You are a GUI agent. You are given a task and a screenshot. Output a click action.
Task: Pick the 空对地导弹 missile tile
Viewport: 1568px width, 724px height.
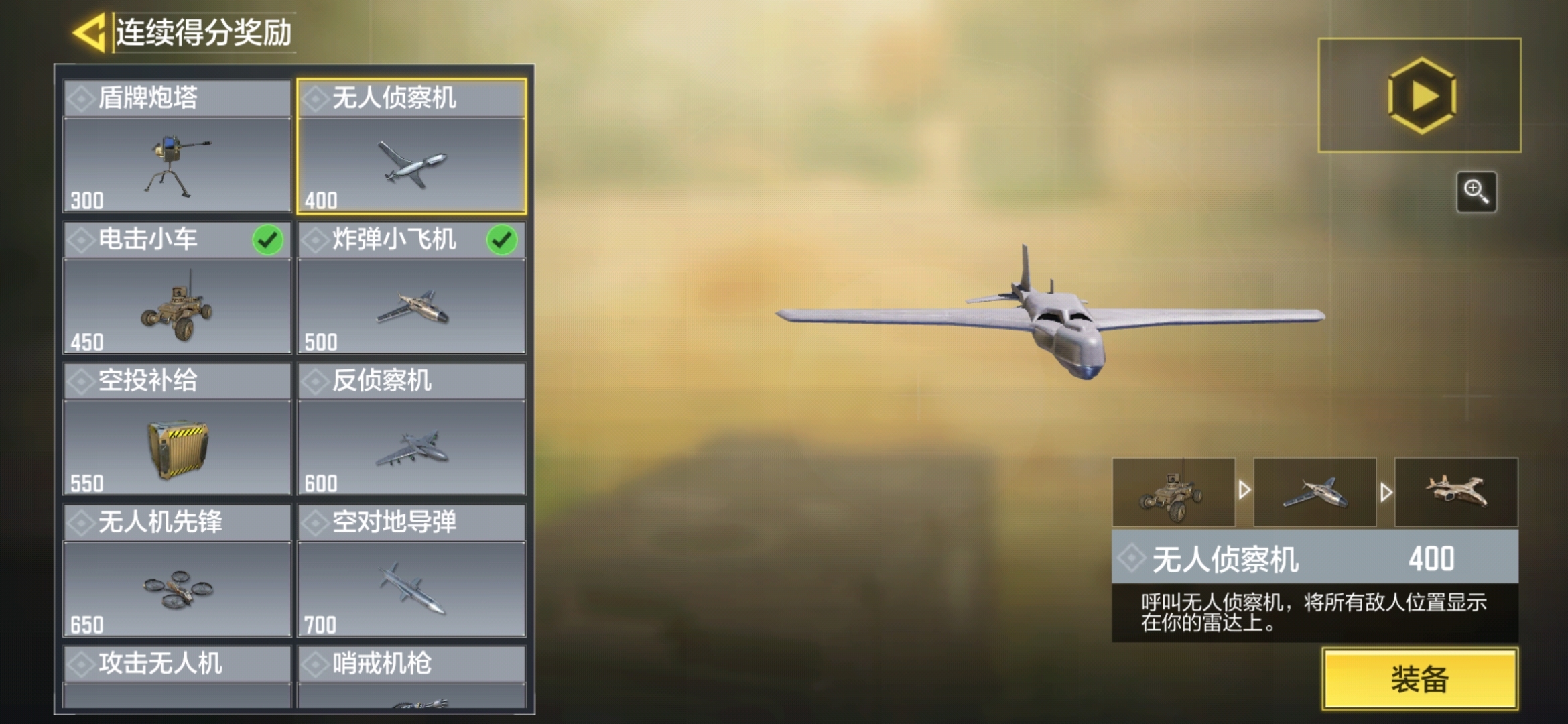click(411, 571)
